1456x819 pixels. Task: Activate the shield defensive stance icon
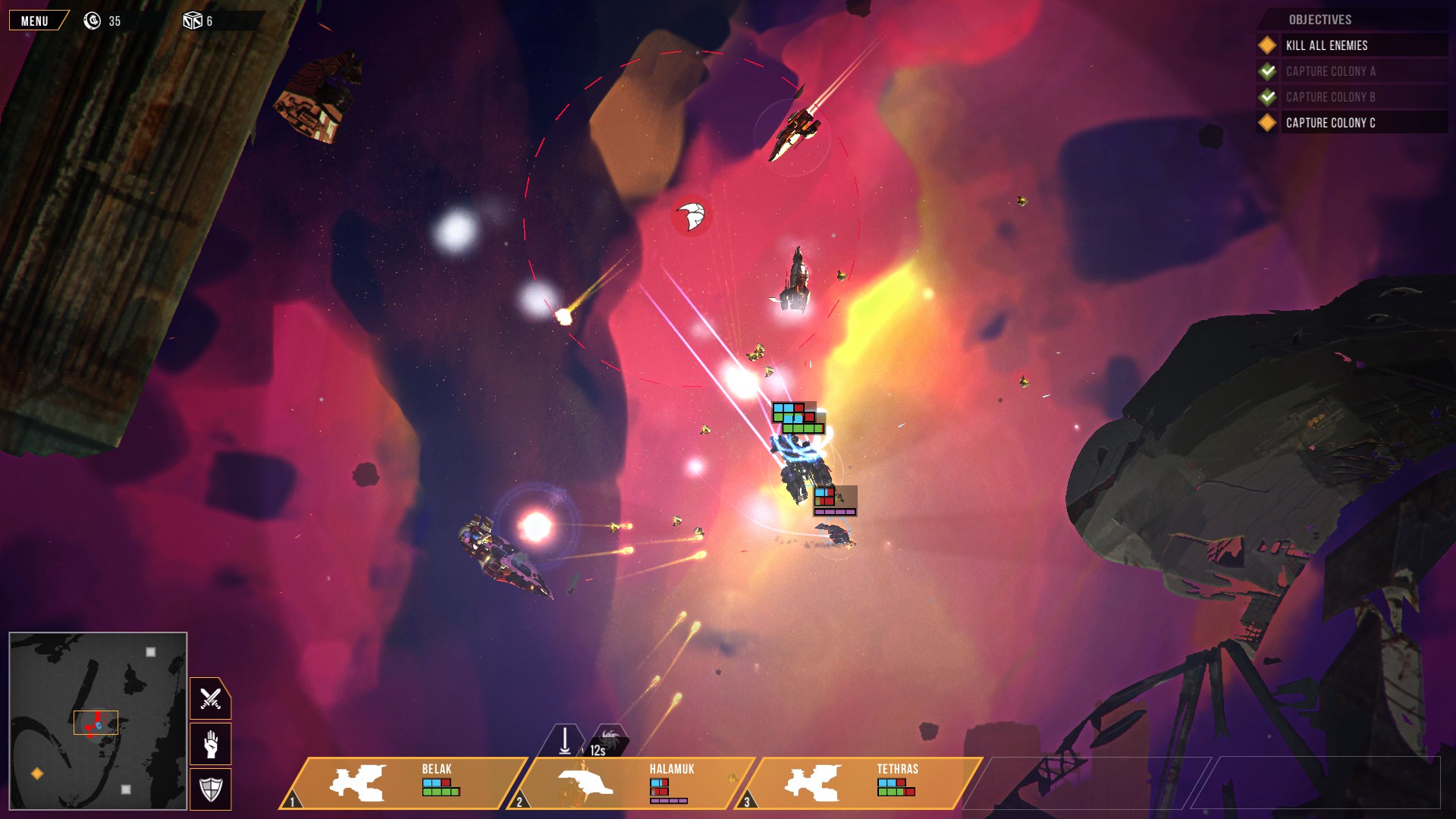(209, 789)
